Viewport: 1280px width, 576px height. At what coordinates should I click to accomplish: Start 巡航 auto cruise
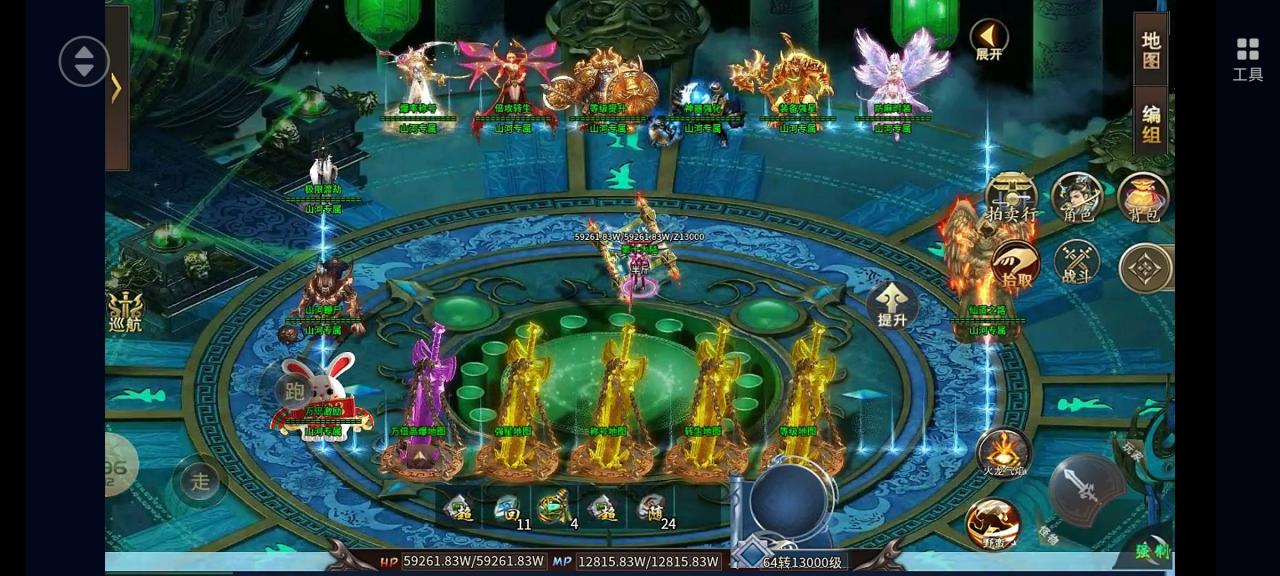pos(125,312)
